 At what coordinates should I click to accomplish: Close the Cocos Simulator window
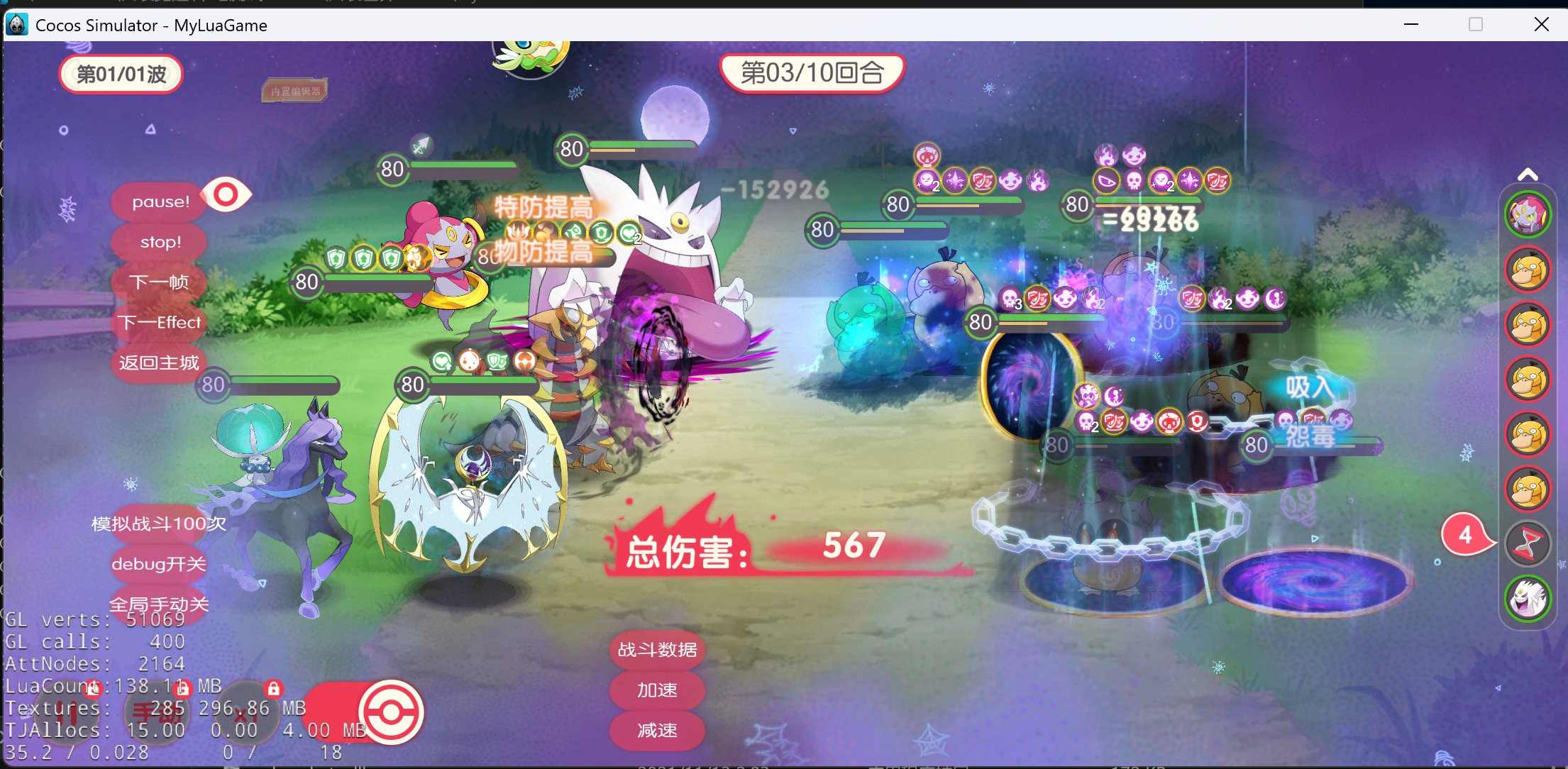click(x=1541, y=25)
